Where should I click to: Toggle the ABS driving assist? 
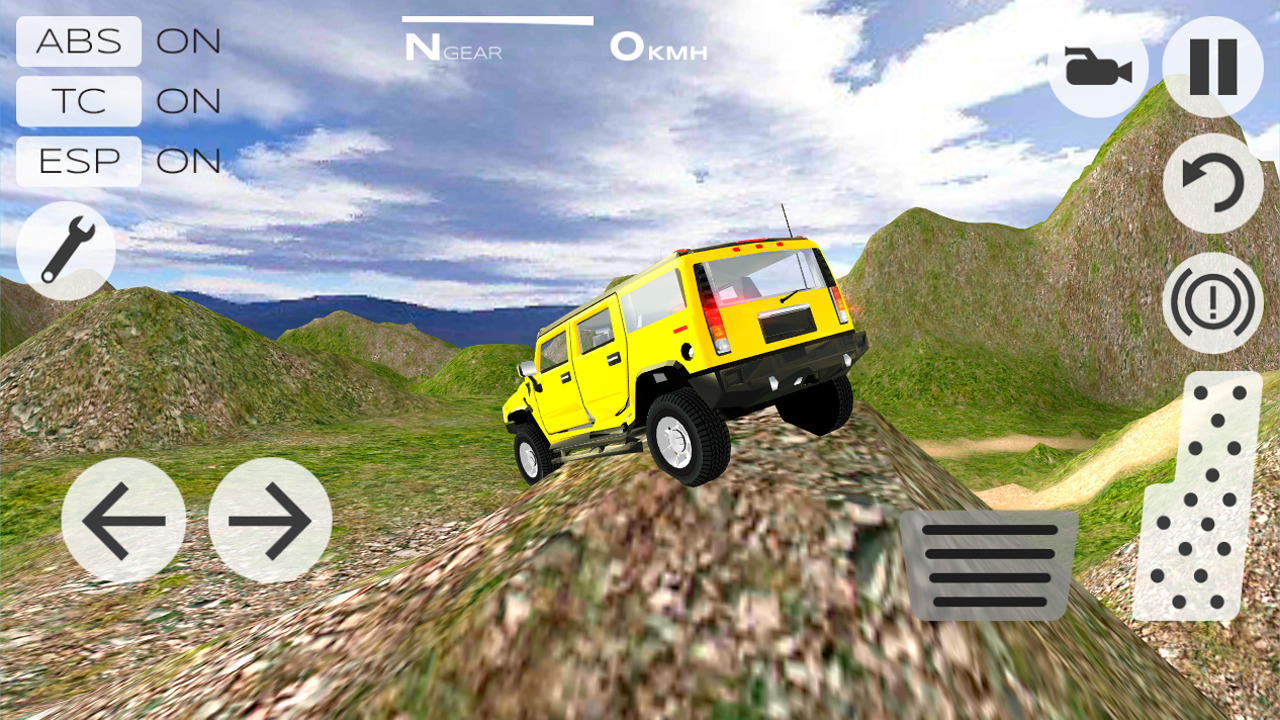click(79, 42)
